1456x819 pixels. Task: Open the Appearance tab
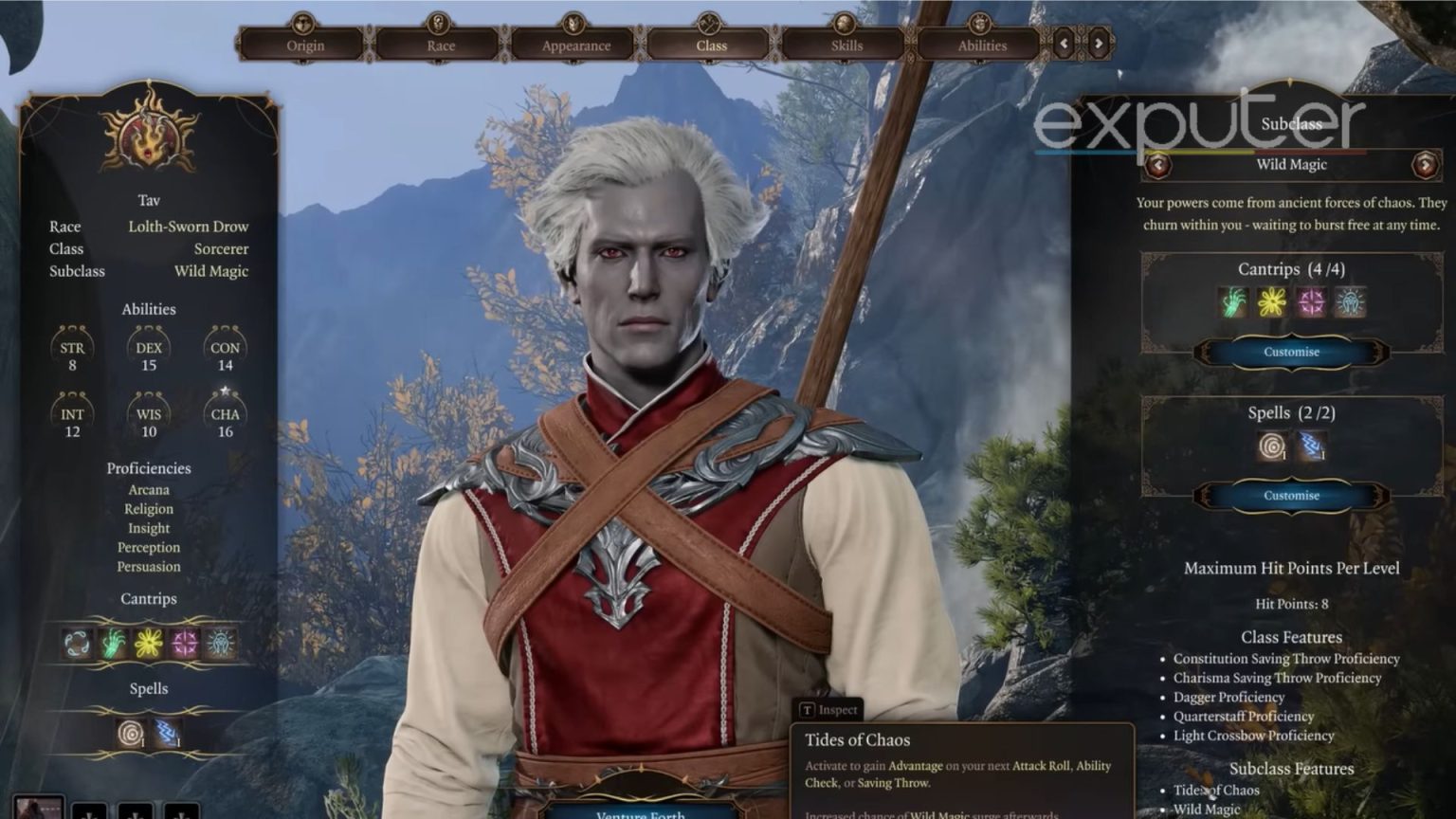[x=573, y=44]
